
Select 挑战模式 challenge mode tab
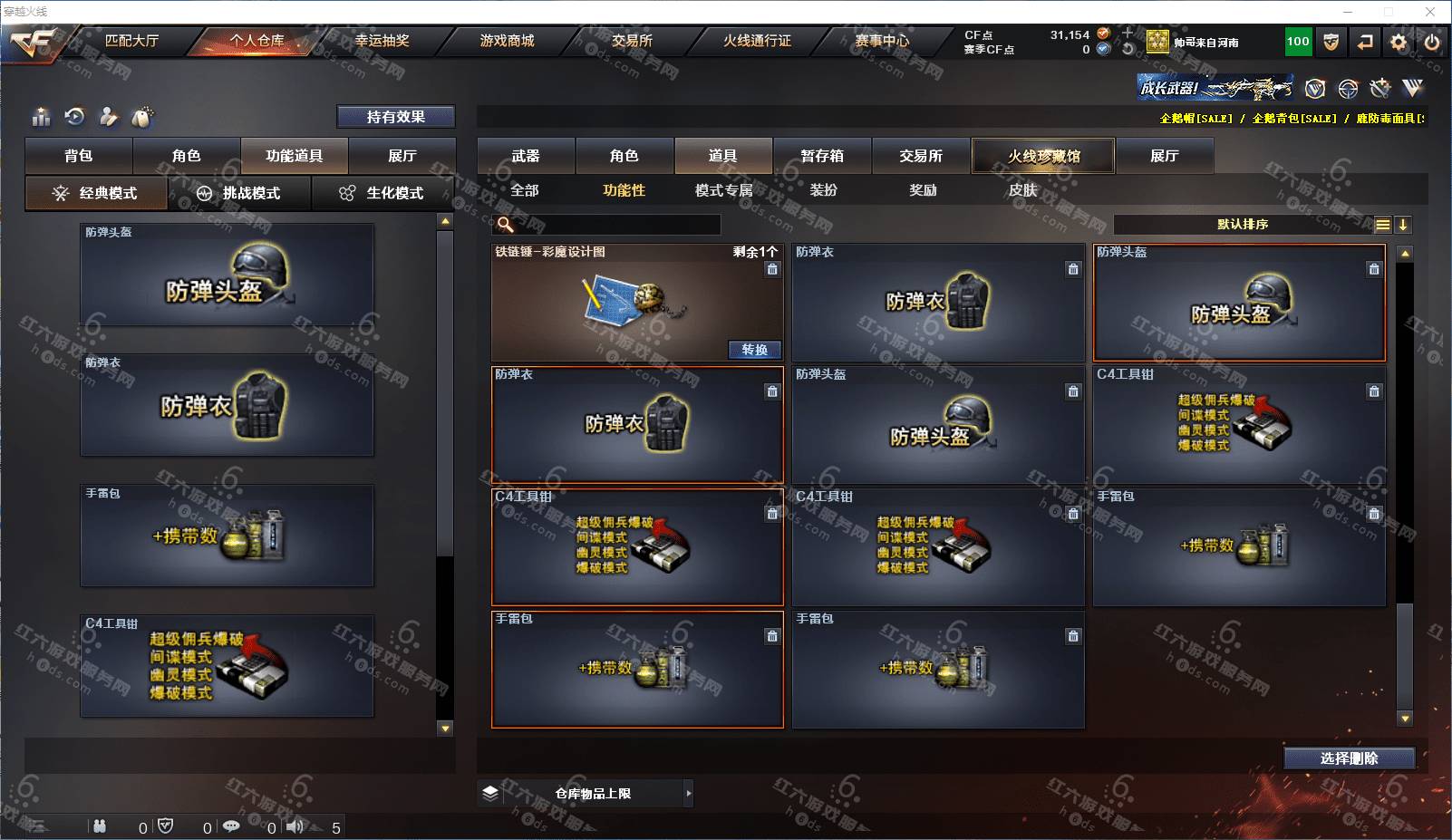tap(240, 193)
